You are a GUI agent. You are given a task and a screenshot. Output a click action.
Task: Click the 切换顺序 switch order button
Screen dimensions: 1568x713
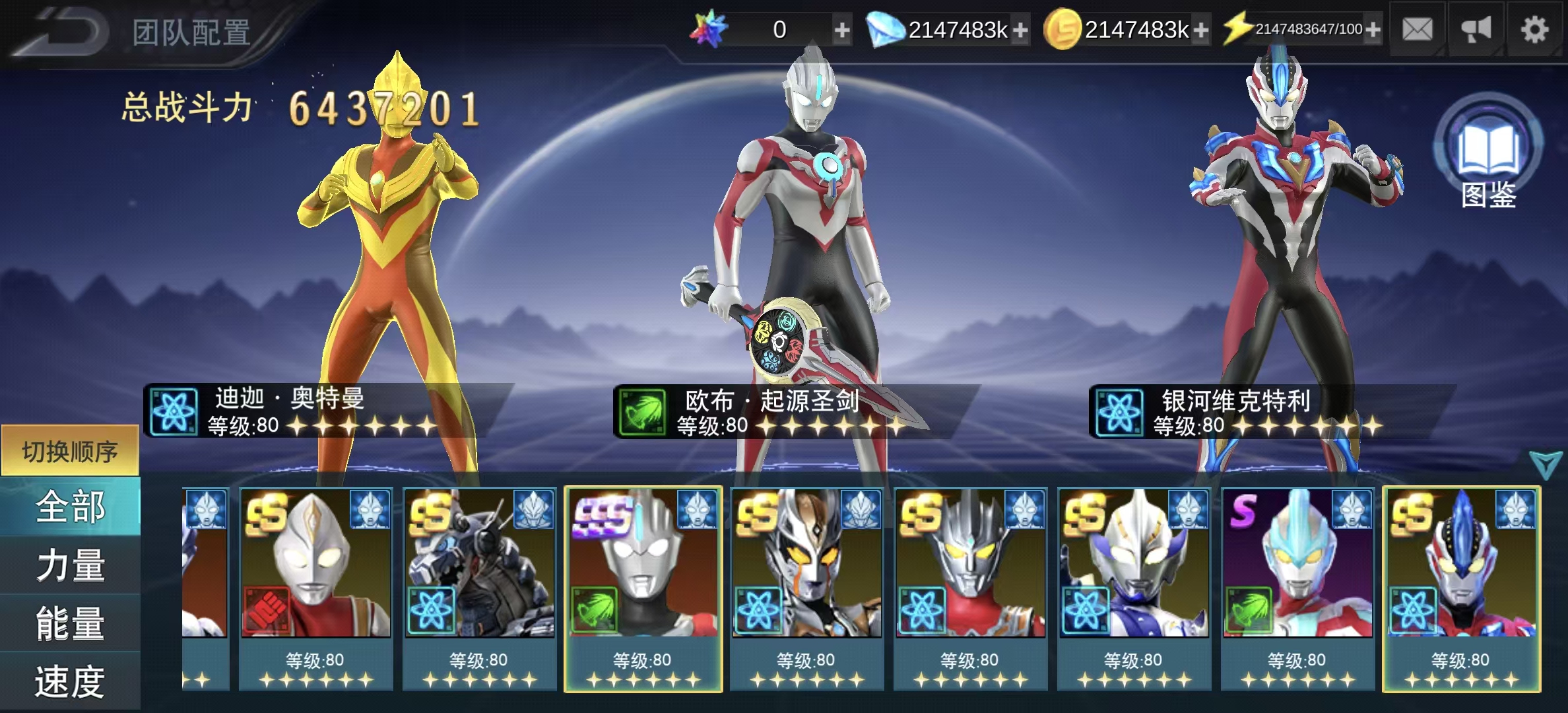(x=70, y=452)
